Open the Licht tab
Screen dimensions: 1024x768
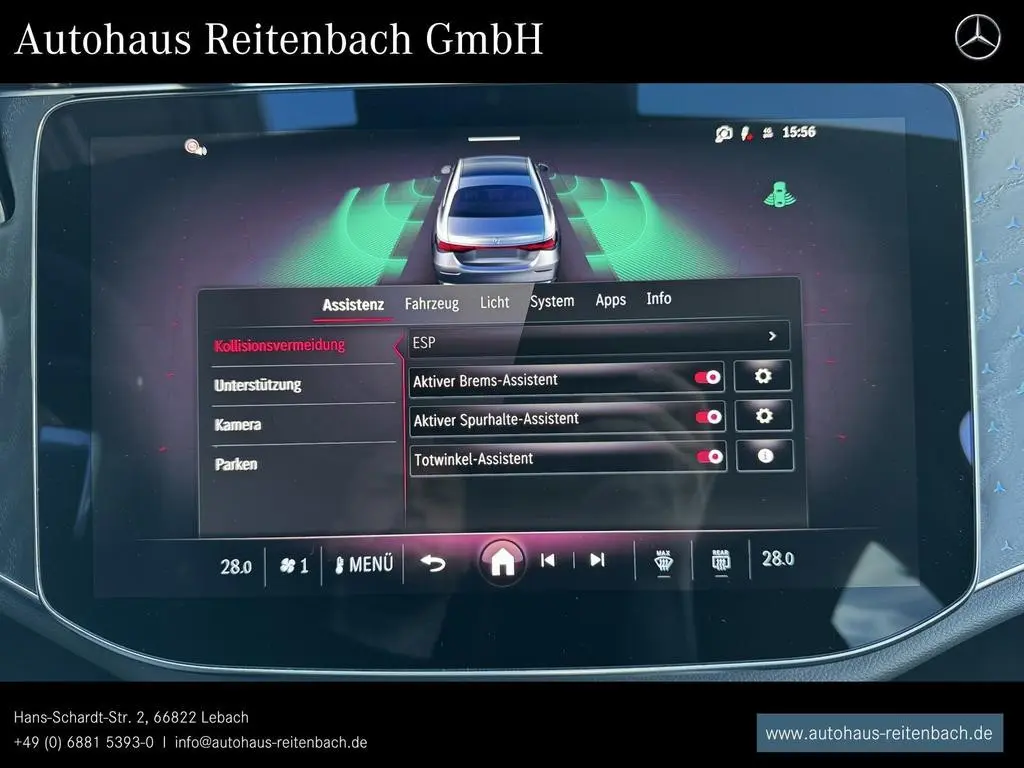tap(494, 302)
